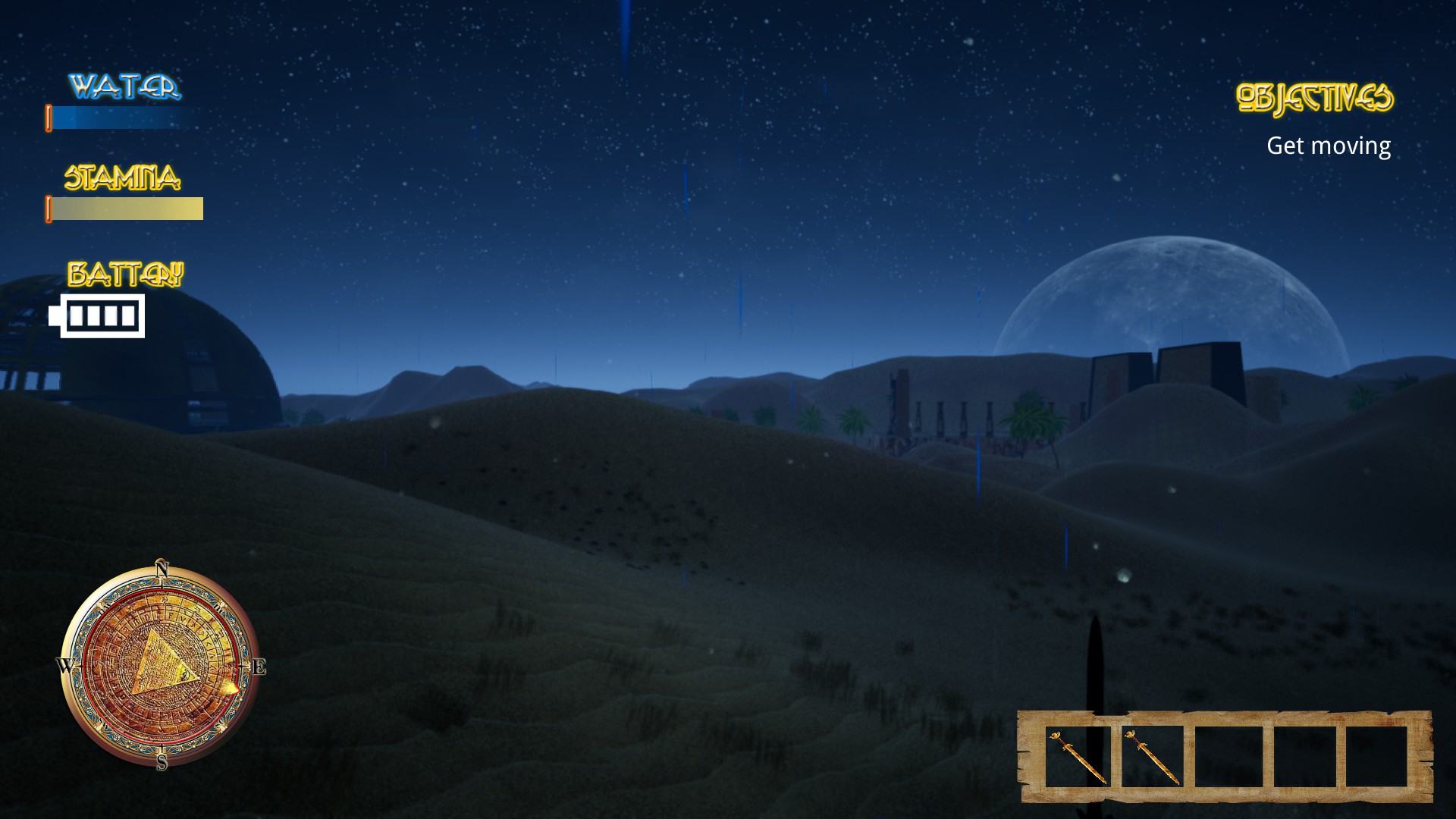This screenshot has width=1456, height=819.
Task: Click the N marker on the compass
Action: pos(162,570)
